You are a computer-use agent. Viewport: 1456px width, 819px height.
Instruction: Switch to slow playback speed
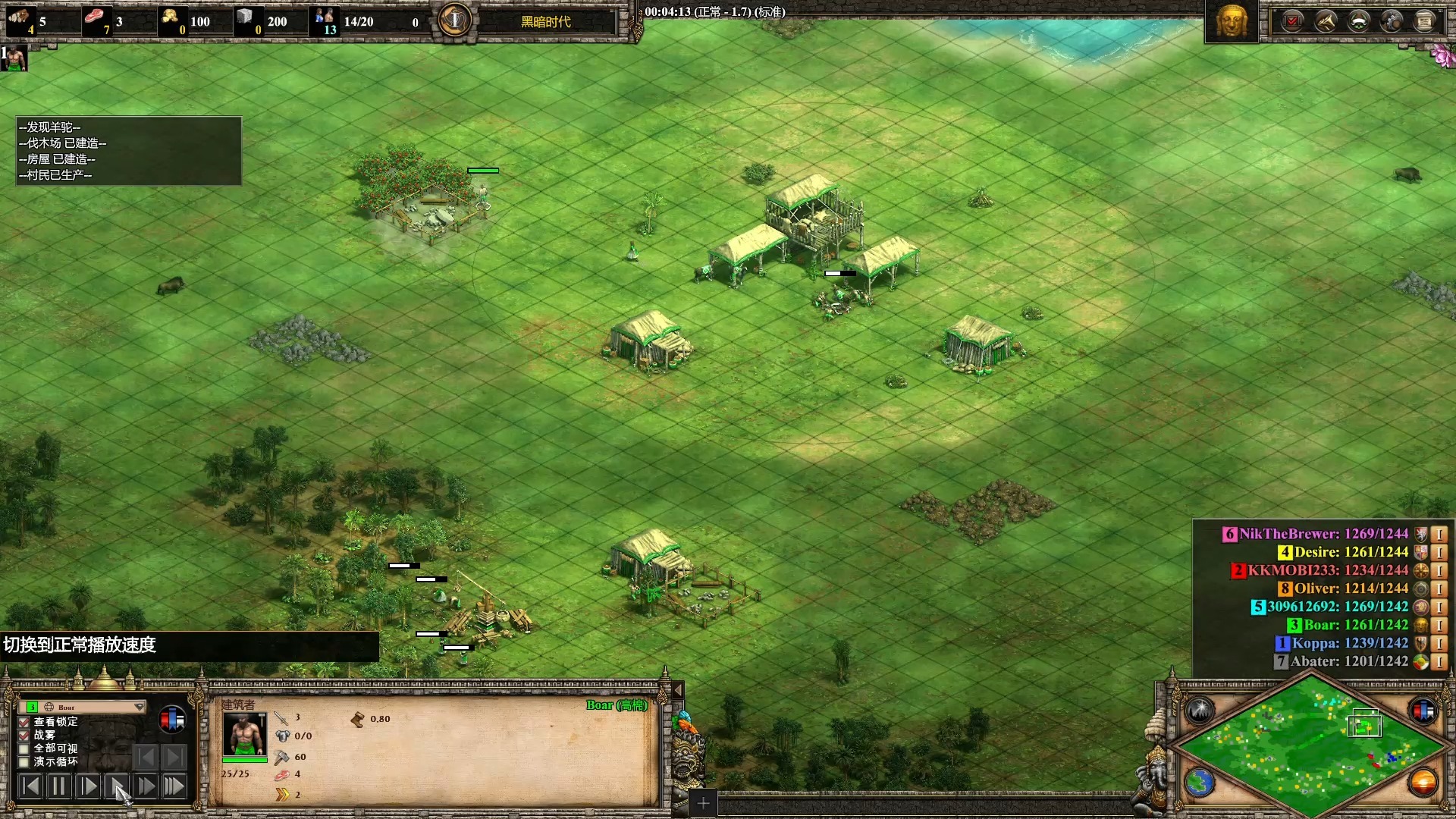[87, 786]
